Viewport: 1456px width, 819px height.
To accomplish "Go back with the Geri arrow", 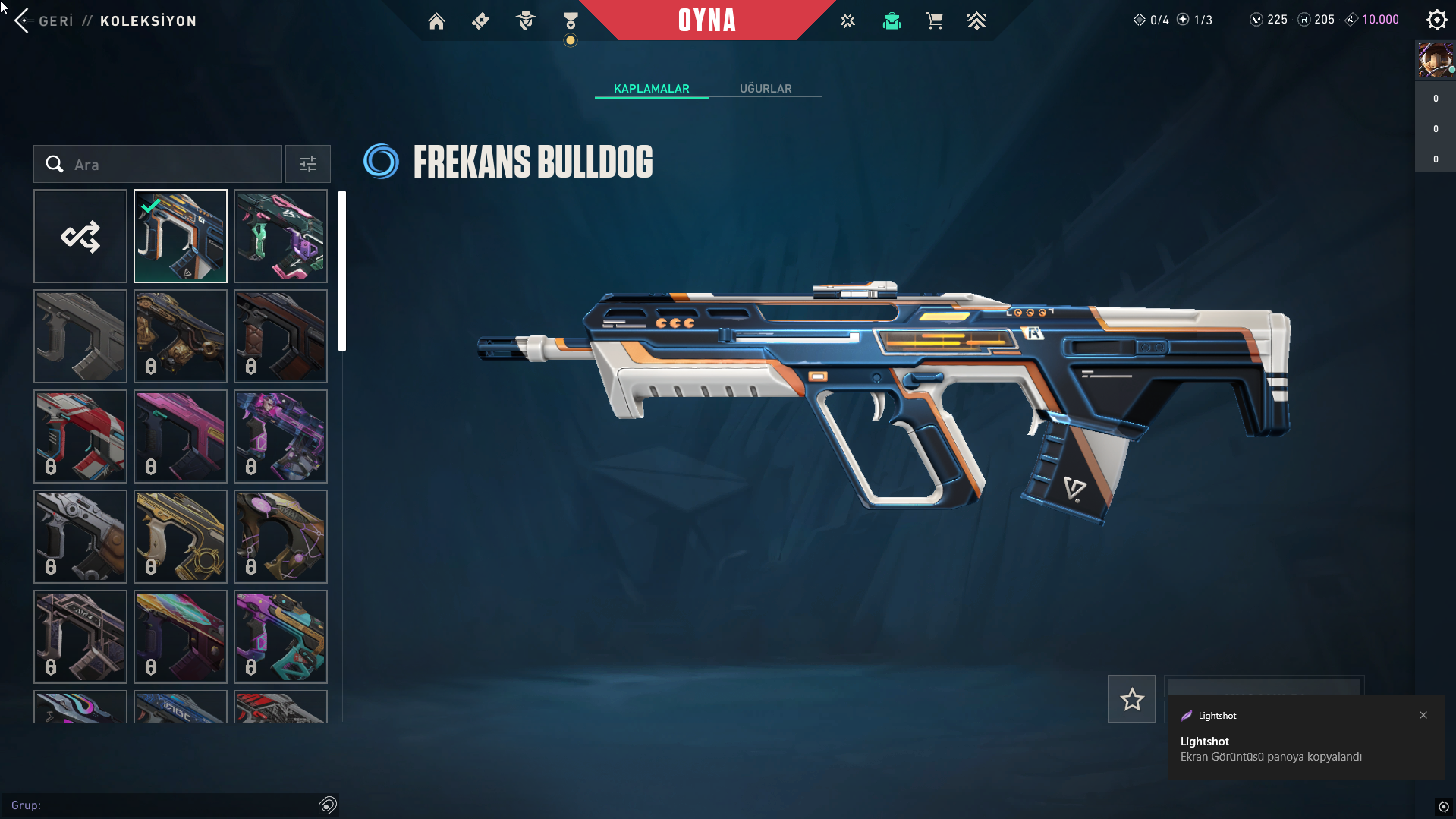I will click(22, 20).
